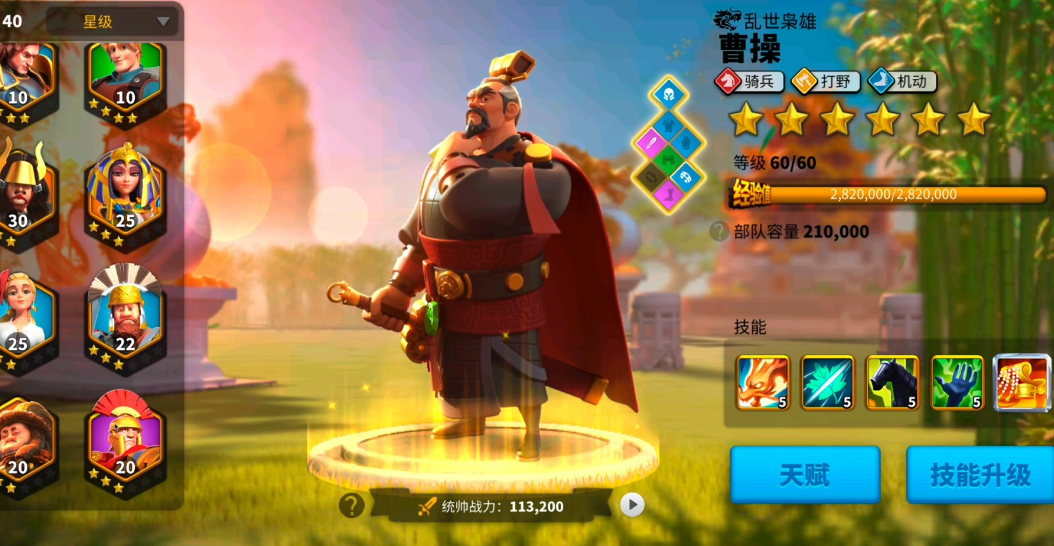1054x546 pixels.
Task: Open the 技能升级 skill upgrade screen
Action: (x=979, y=474)
